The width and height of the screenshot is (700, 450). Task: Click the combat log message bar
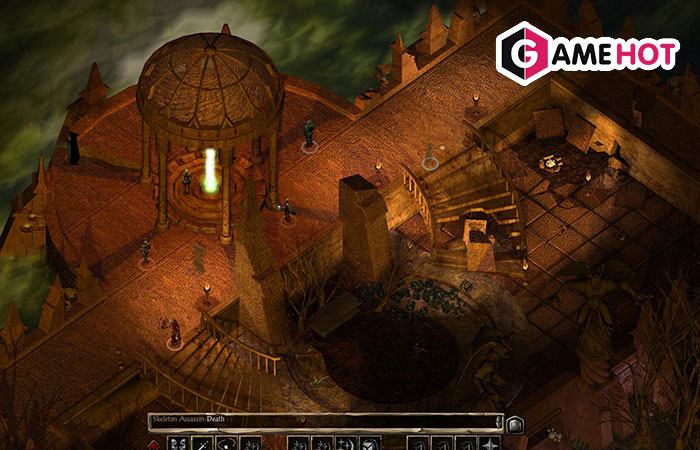320,422
